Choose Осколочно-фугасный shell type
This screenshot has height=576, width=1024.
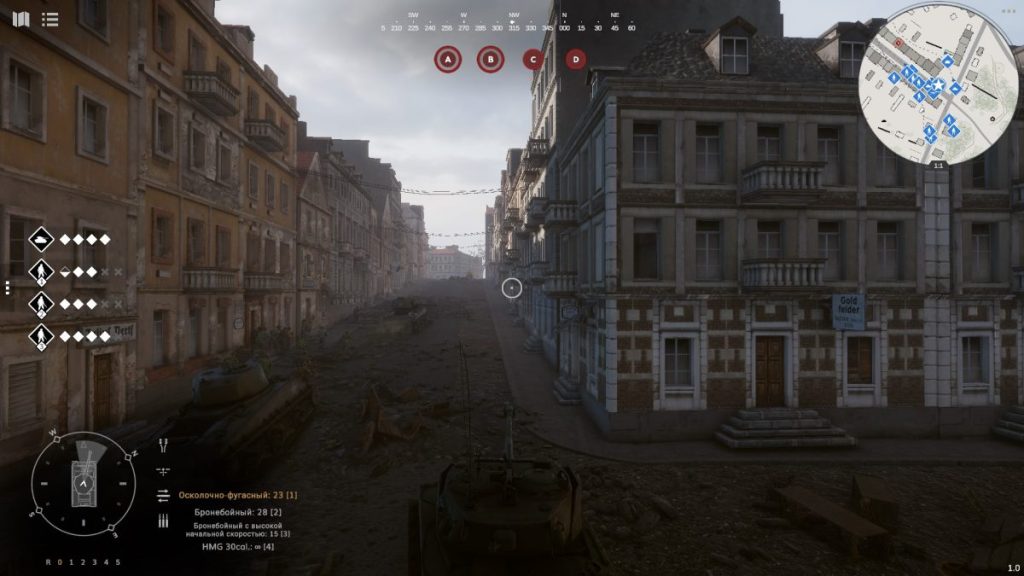(x=238, y=495)
